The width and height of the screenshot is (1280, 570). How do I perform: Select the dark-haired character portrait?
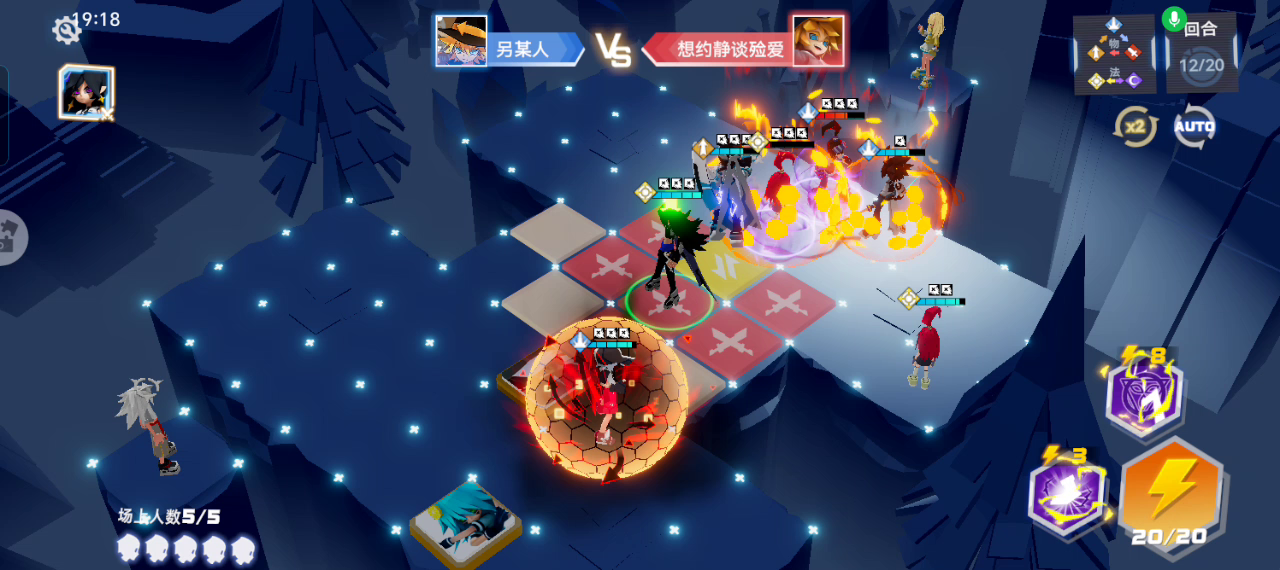(x=86, y=93)
